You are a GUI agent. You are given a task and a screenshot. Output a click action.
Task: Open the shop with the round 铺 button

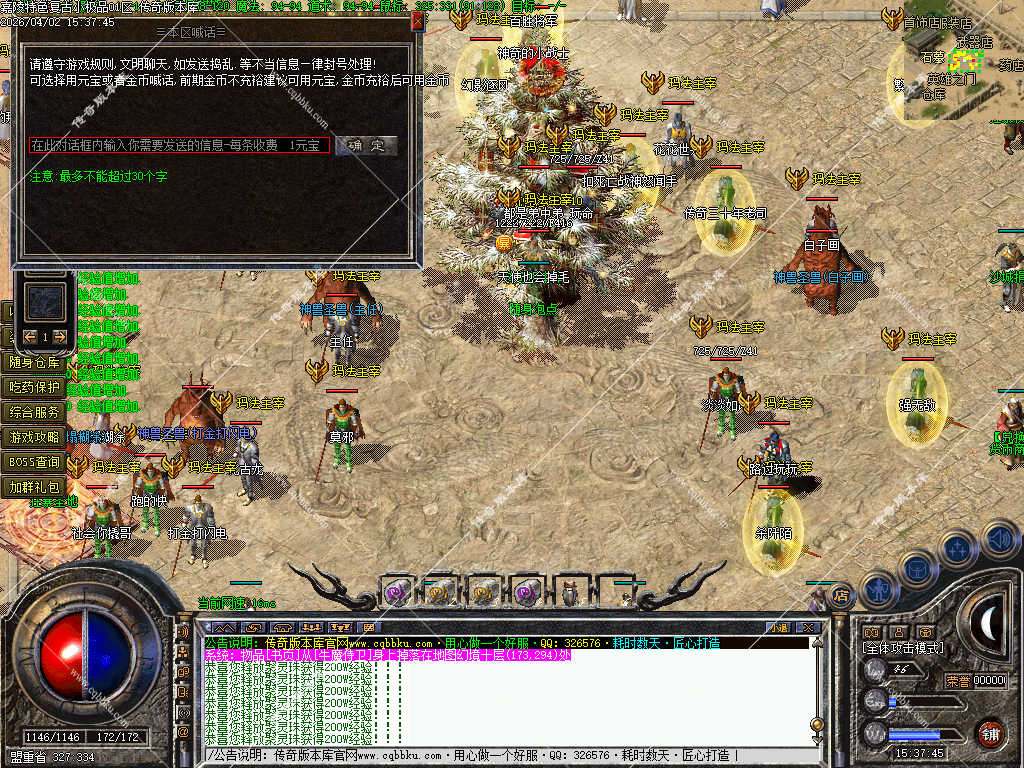990,733
